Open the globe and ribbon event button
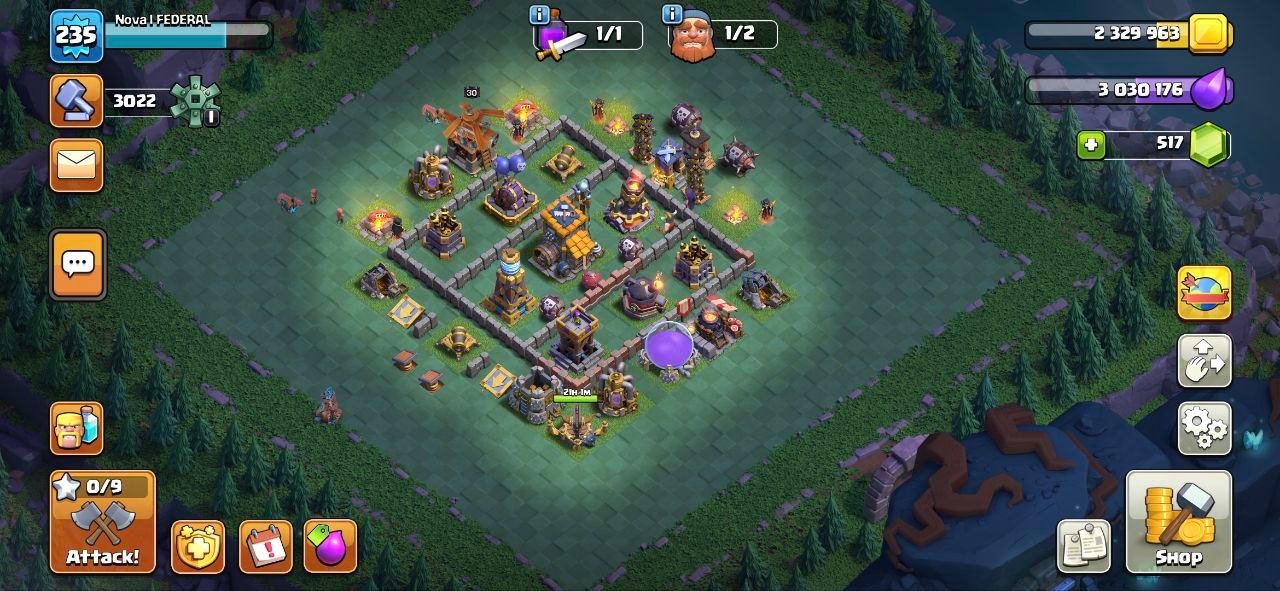 click(1204, 293)
